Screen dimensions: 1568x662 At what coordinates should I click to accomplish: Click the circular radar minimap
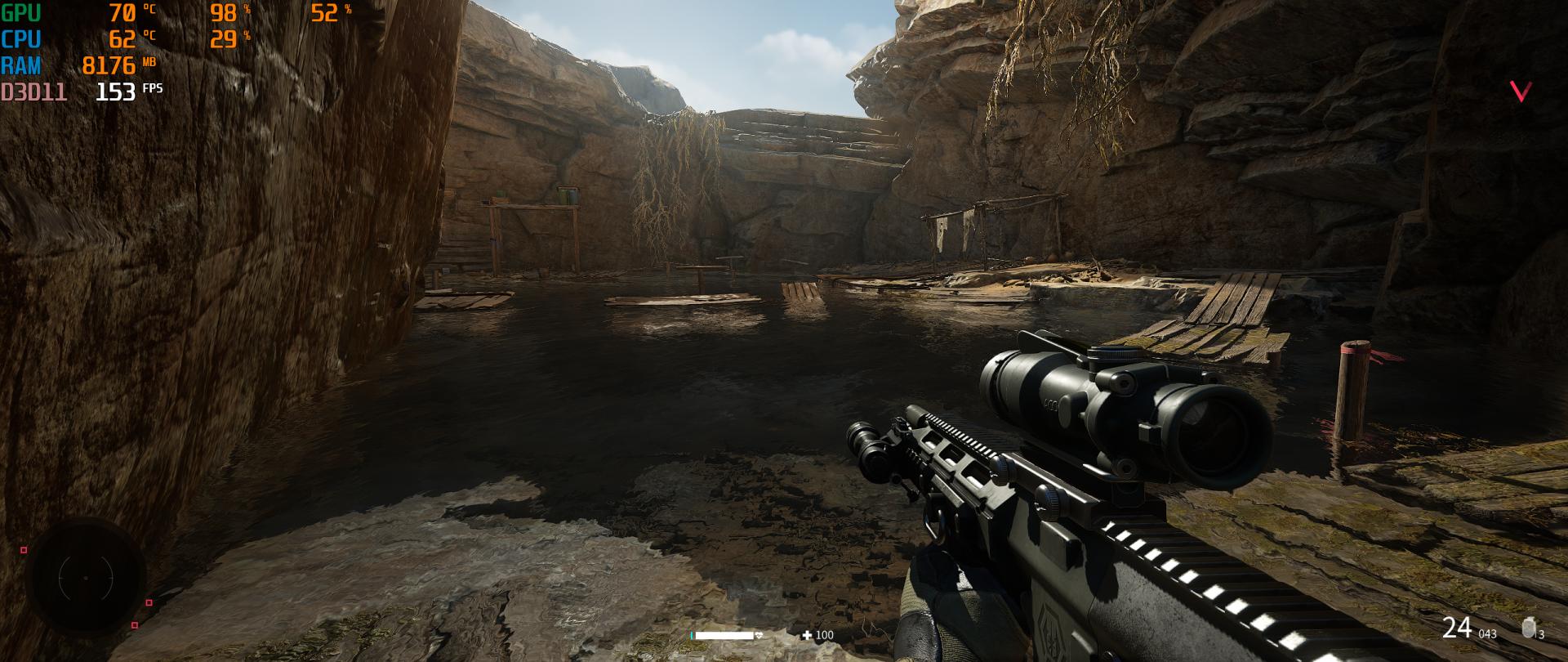click(x=85, y=578)
